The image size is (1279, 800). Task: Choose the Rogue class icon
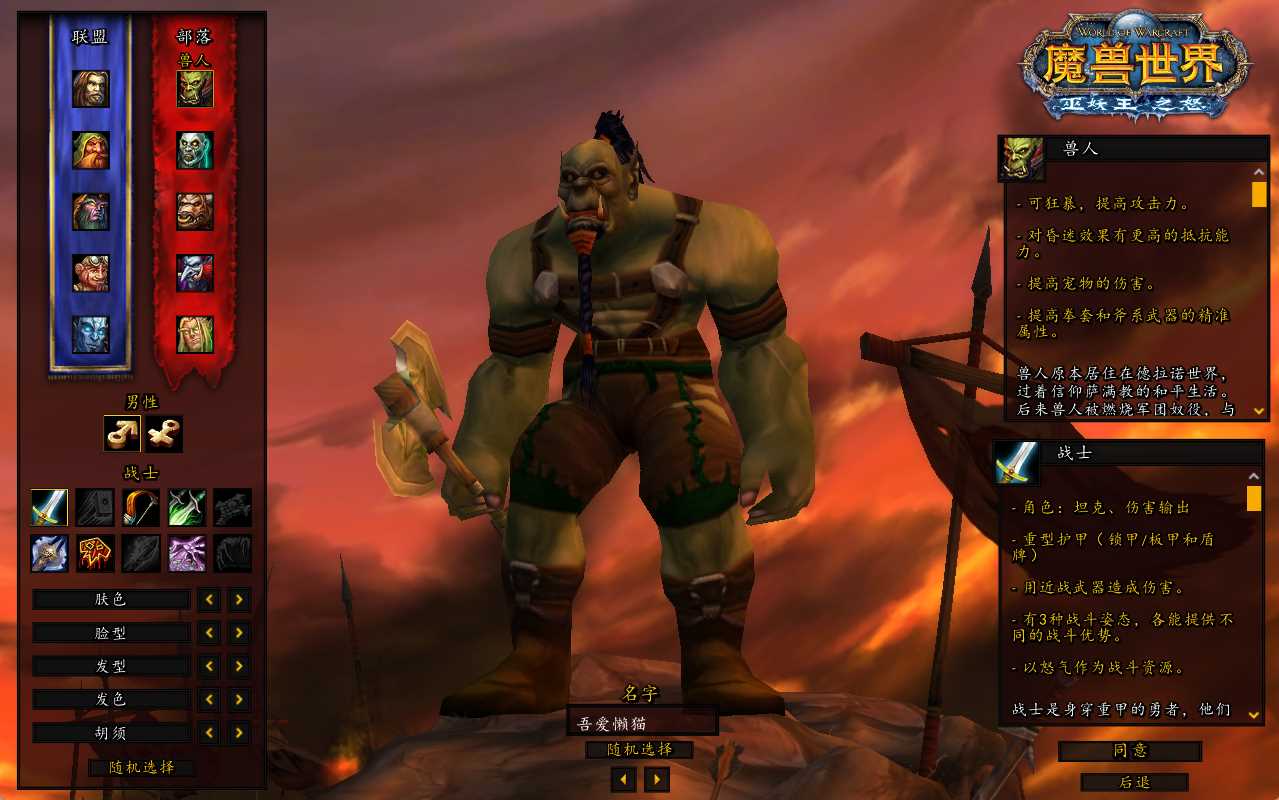click(187, 507)
